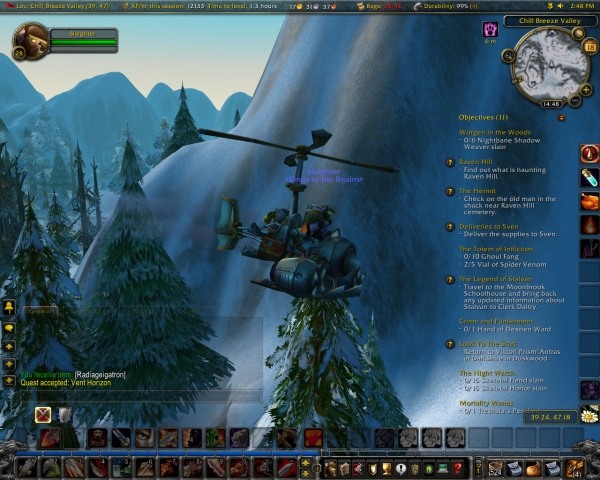Open the General chat tab
The image size is (600, 480).
point(39,312)
